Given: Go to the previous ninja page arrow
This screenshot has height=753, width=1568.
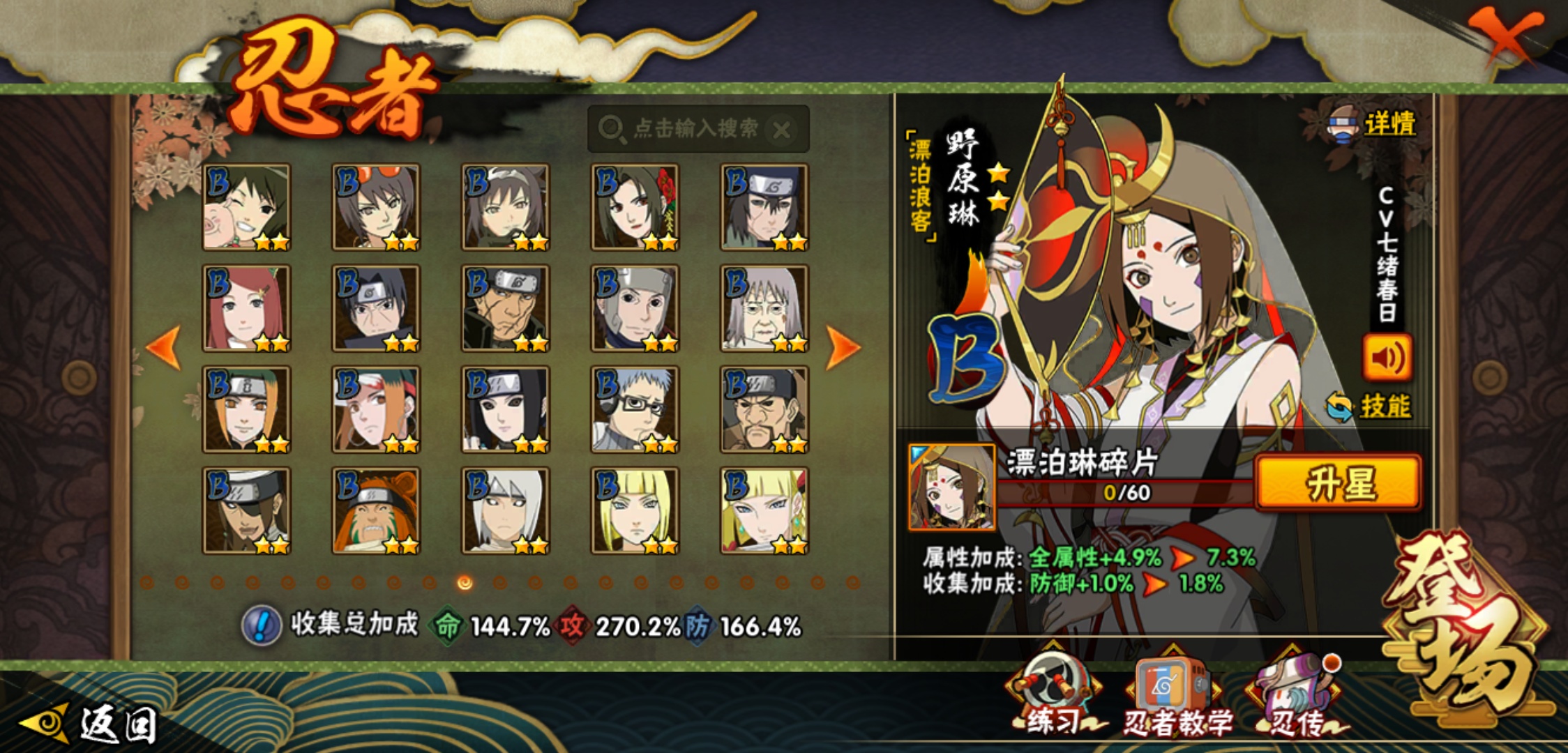Looking at the screenshot, I should 165,347.
